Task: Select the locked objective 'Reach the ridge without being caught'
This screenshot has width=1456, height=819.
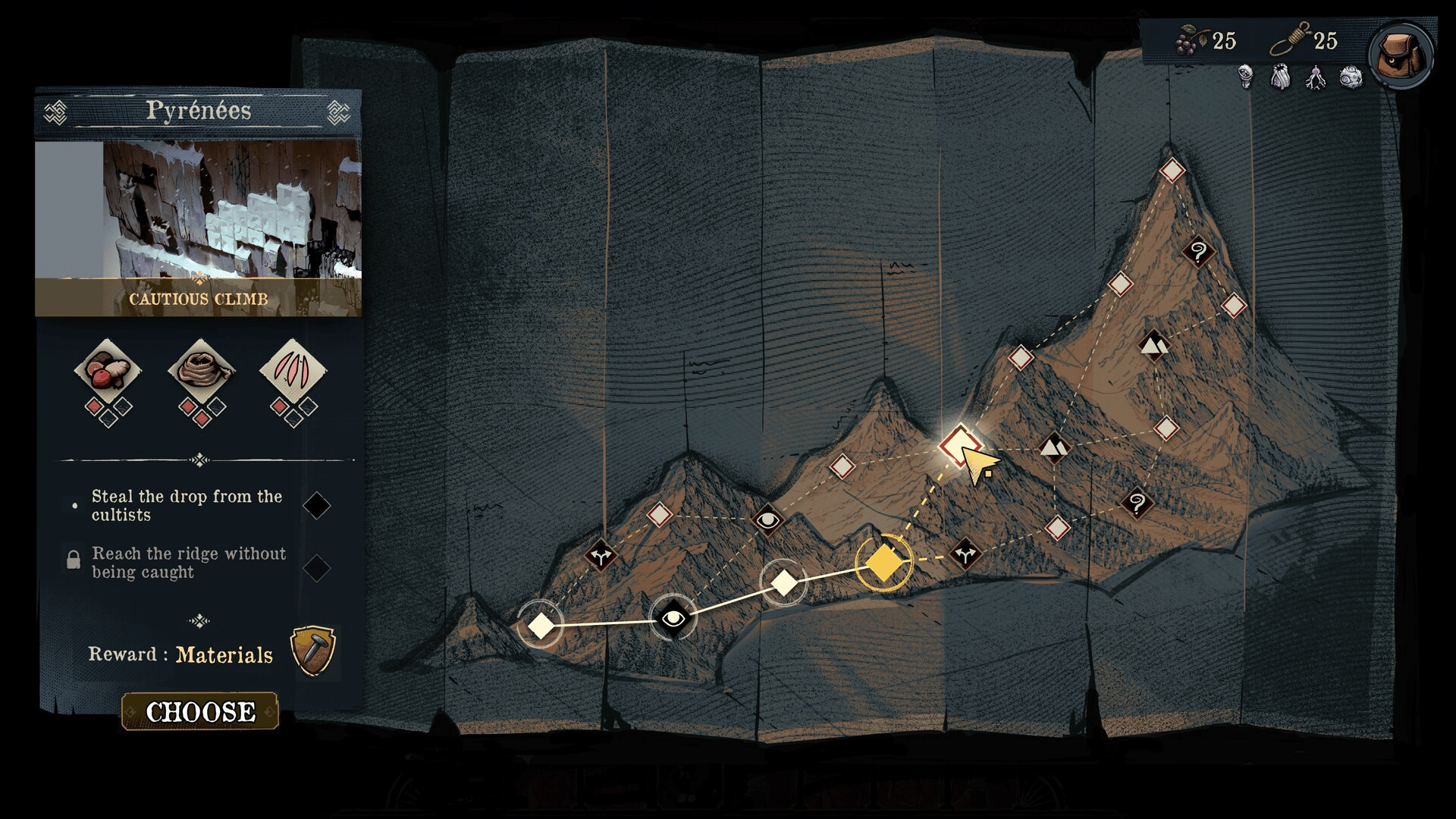Action: click(x=189, y=563)
